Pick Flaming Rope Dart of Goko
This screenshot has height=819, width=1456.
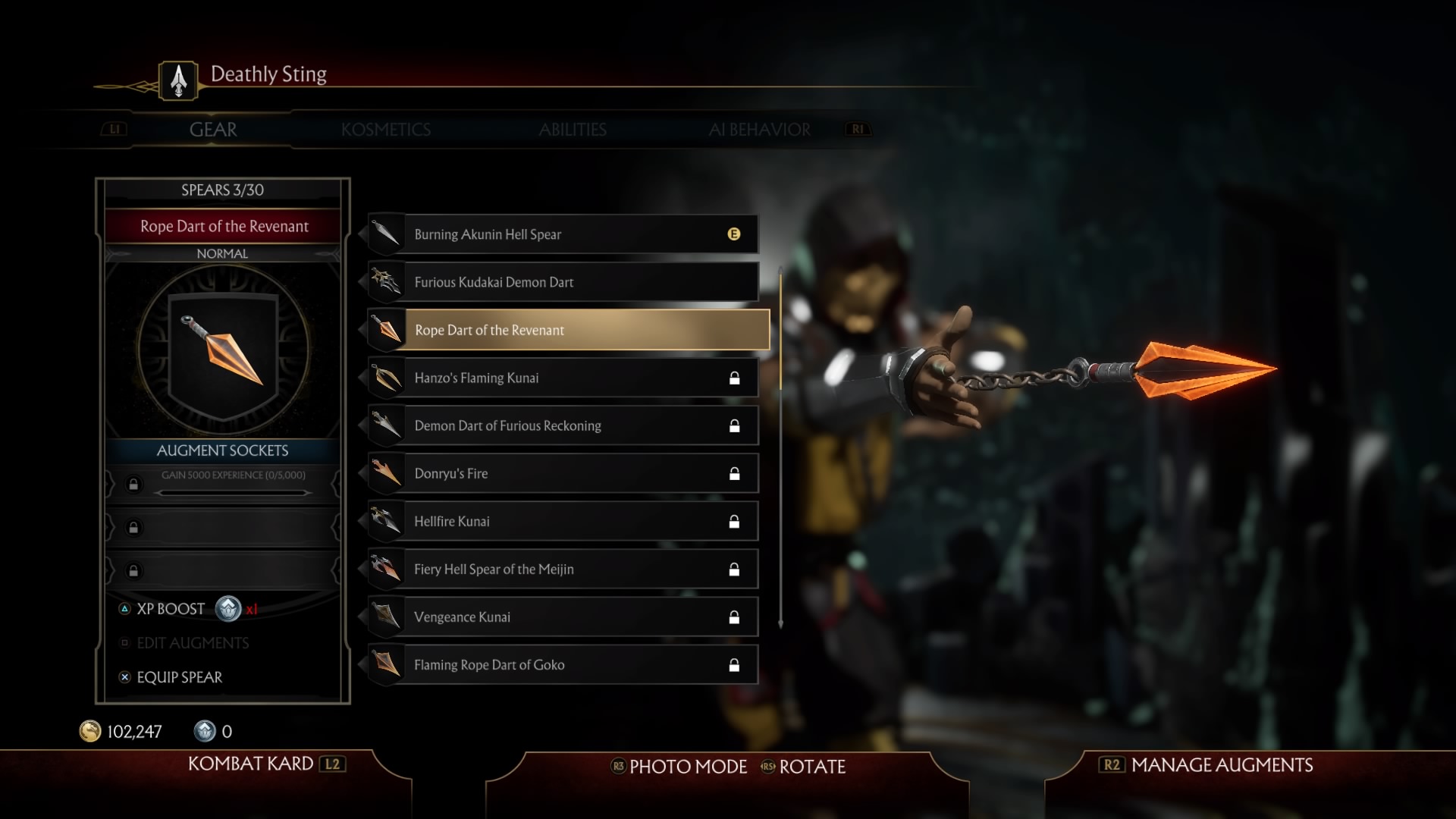coord(563,664)
